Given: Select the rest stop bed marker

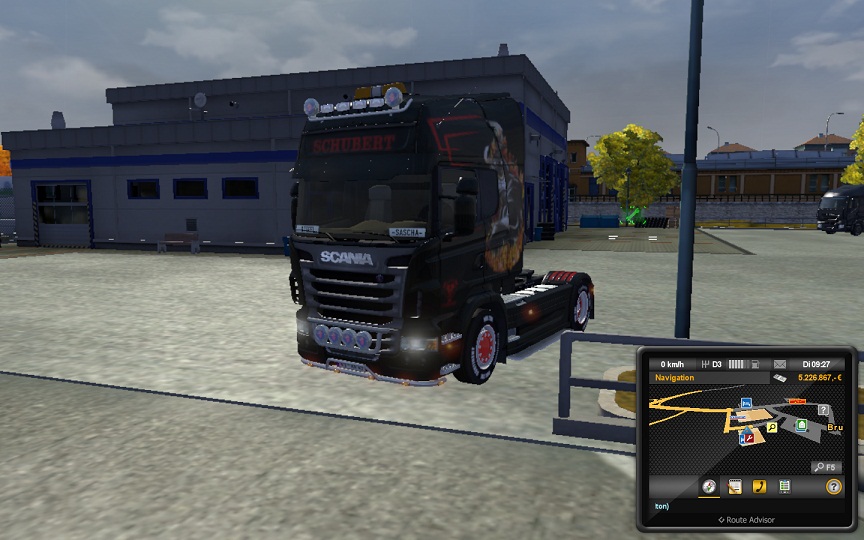Looking at the screenshot, I should point(745,403).
